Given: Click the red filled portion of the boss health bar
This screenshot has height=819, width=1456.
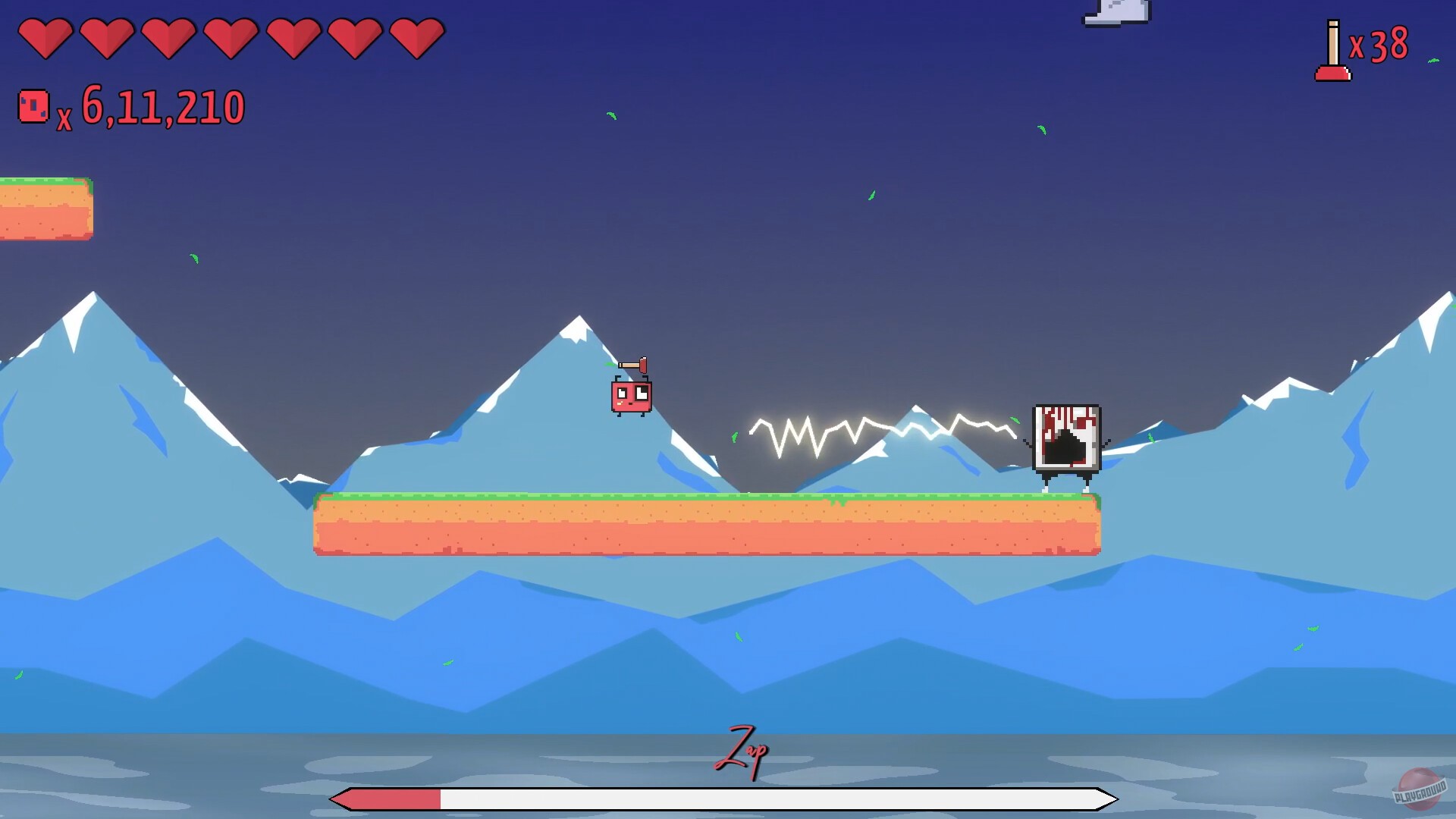Looking at the screenshot, I should [x=387, y=798].
